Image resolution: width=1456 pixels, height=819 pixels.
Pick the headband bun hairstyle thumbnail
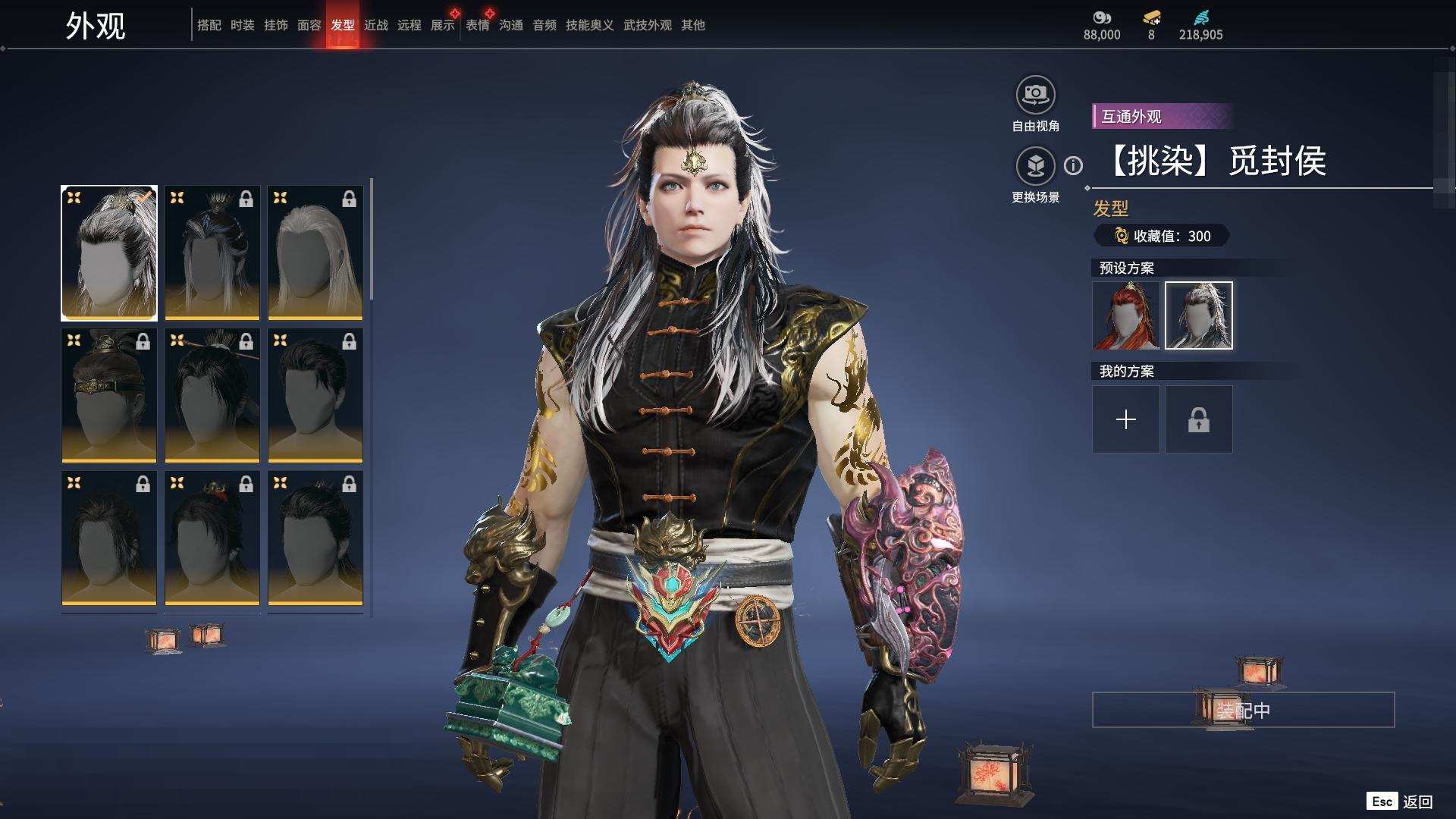108,395
